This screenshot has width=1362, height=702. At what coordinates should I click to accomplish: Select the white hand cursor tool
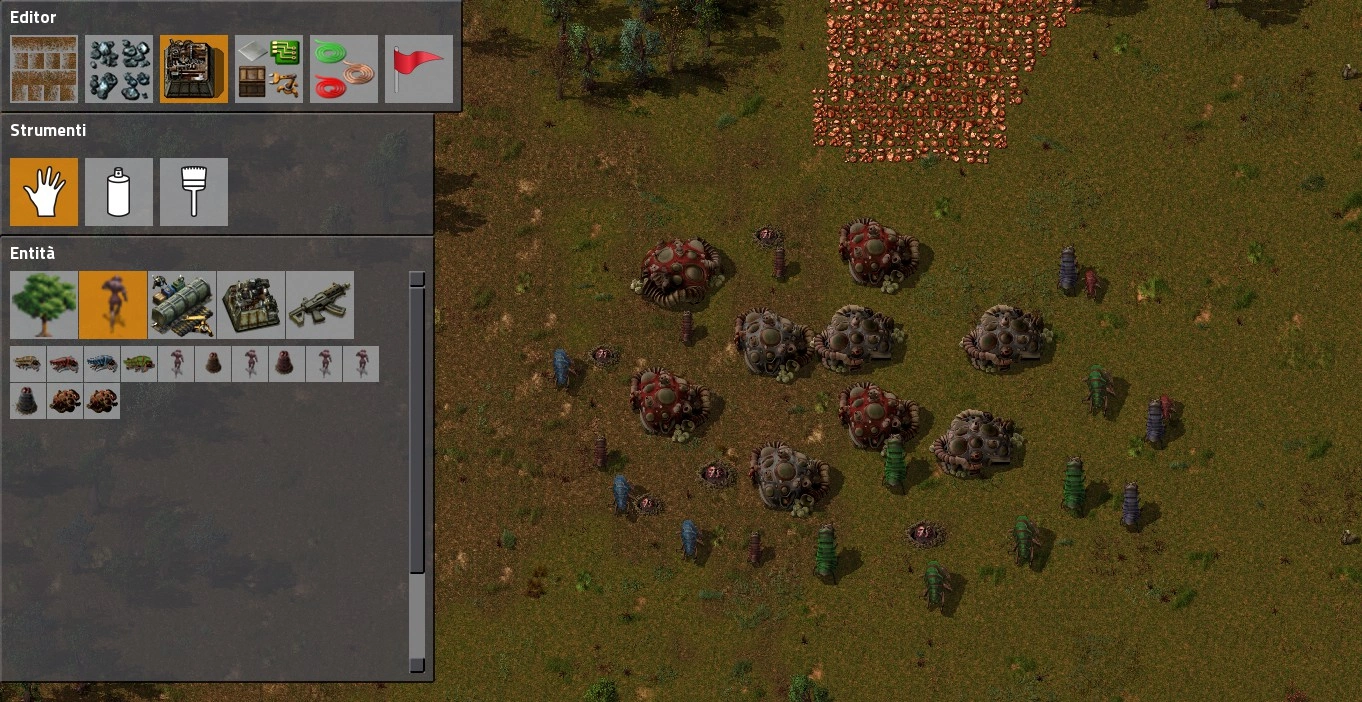click(x=44, y=191)
